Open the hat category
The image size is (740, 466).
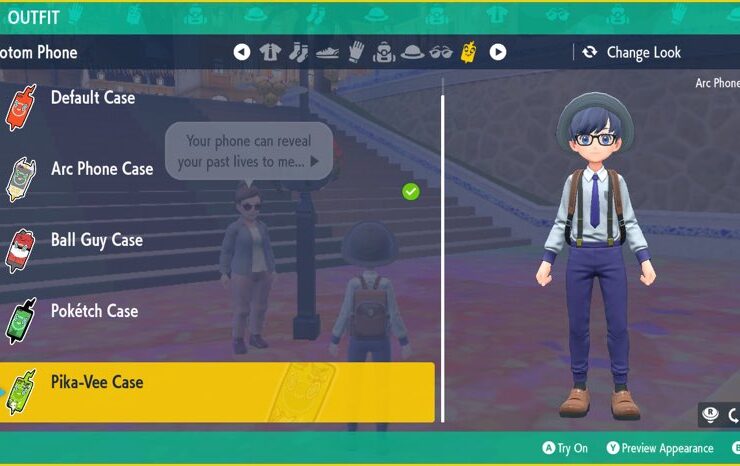(x=412, y=52)
